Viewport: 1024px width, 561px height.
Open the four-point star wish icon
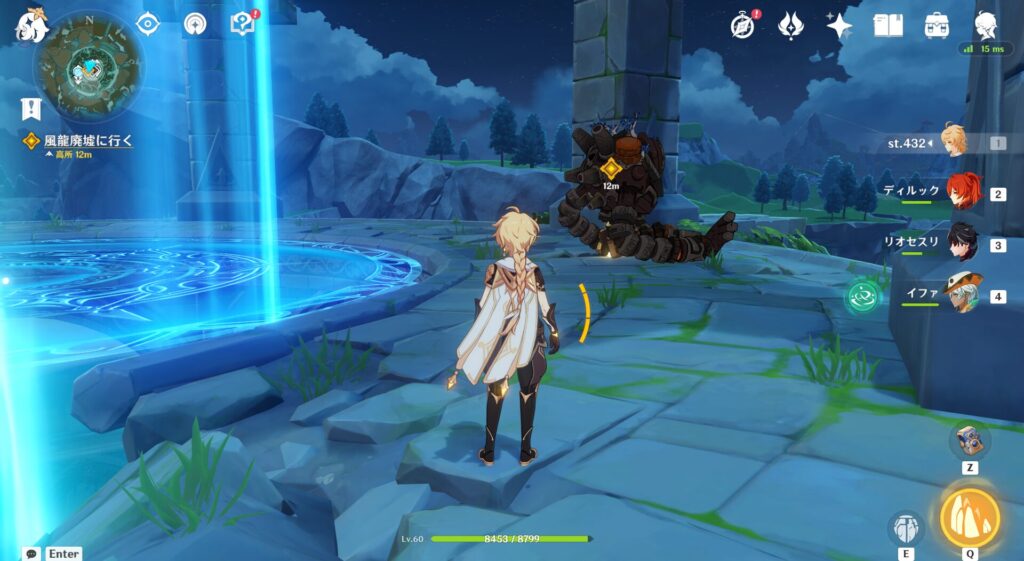(x=839, y=25)
